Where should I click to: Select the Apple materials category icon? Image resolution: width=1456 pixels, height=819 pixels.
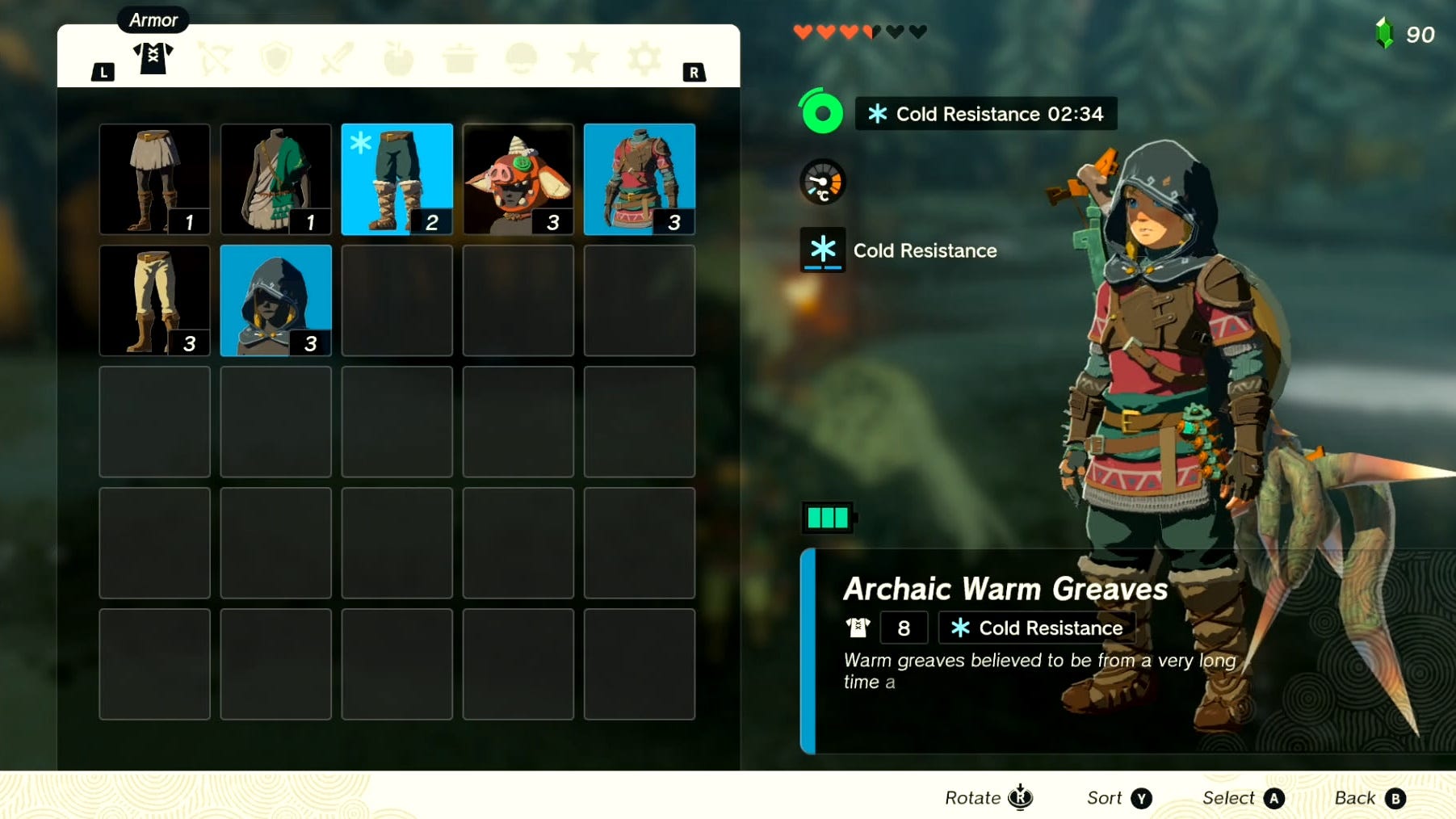click(397, 57)
